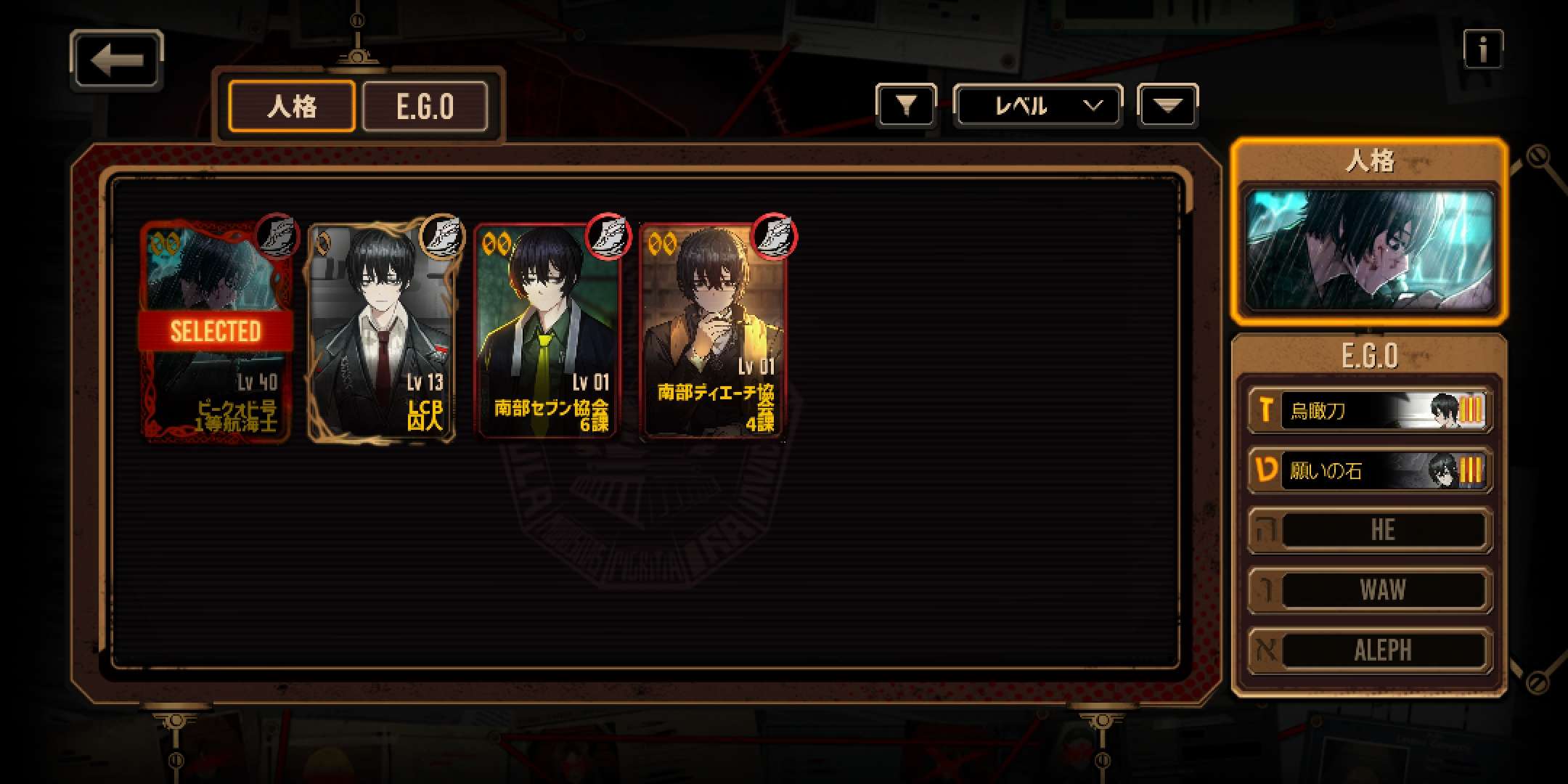1568x784 pixels.
Task: Open the E.G.O tab
Action: point(425,107)
